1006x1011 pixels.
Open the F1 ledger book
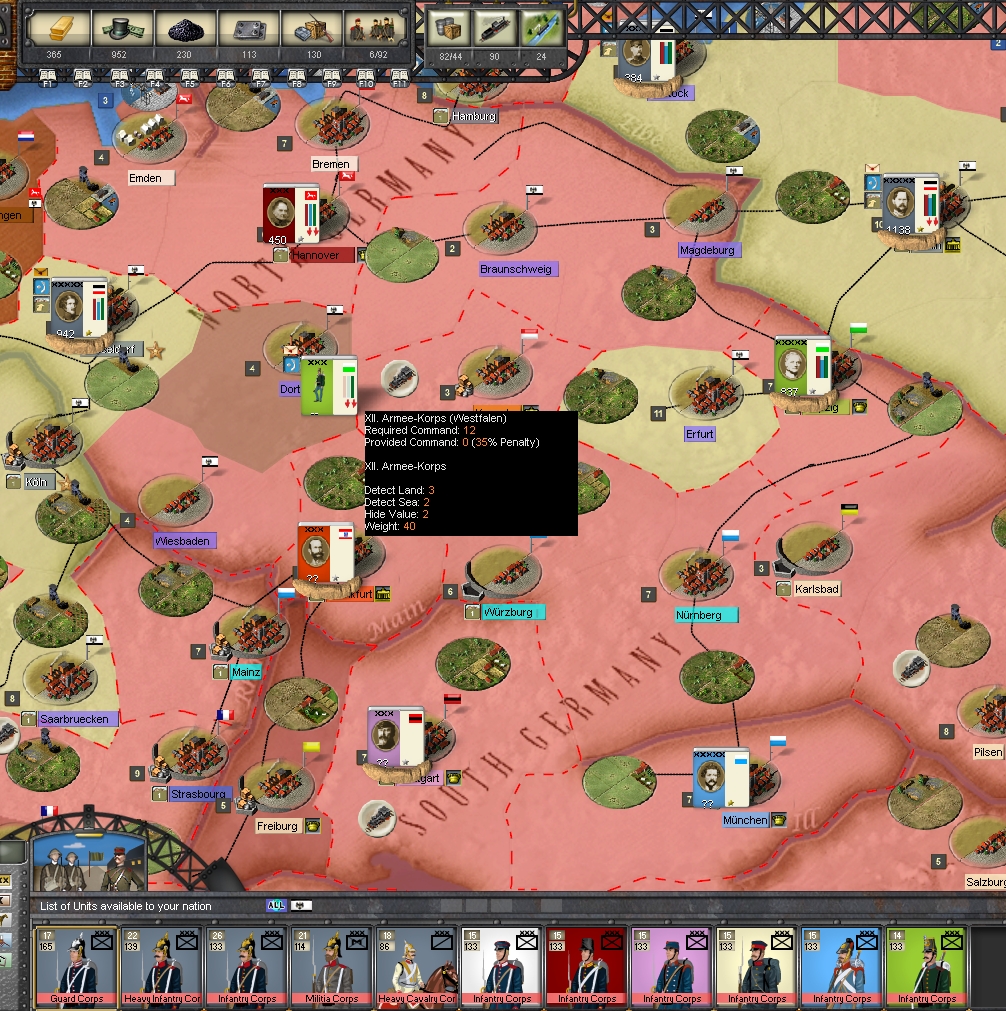(x=48, y=76)
